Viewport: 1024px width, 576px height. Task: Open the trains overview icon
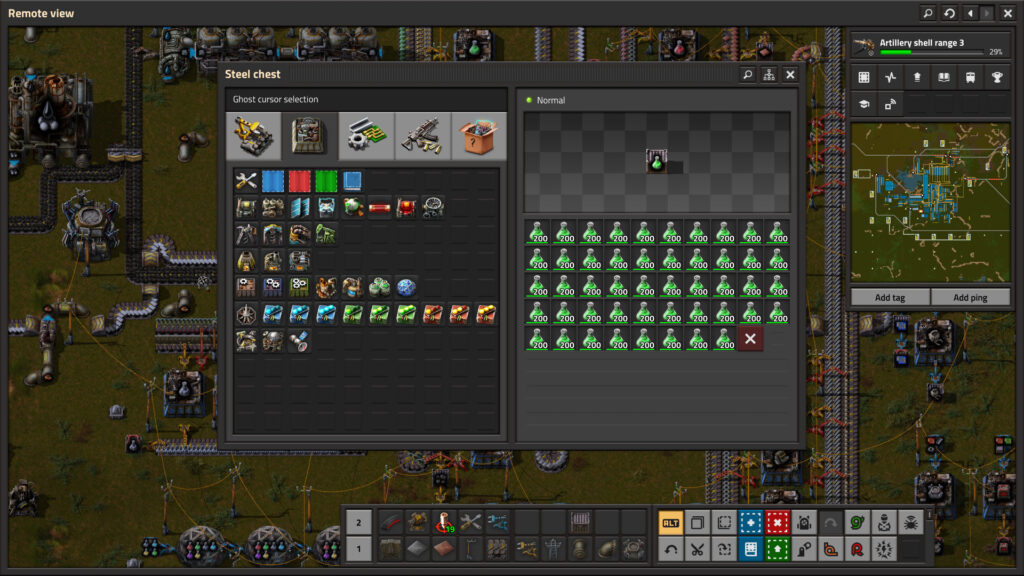(970, 77)
